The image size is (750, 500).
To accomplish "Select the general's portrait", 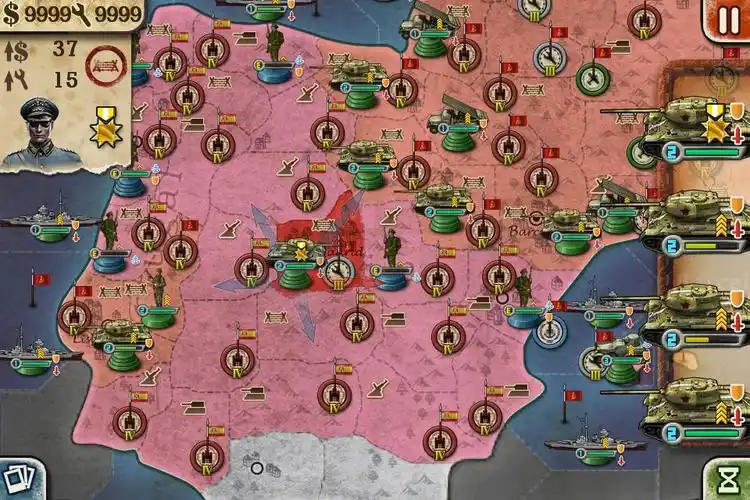I will pos(40,130).
